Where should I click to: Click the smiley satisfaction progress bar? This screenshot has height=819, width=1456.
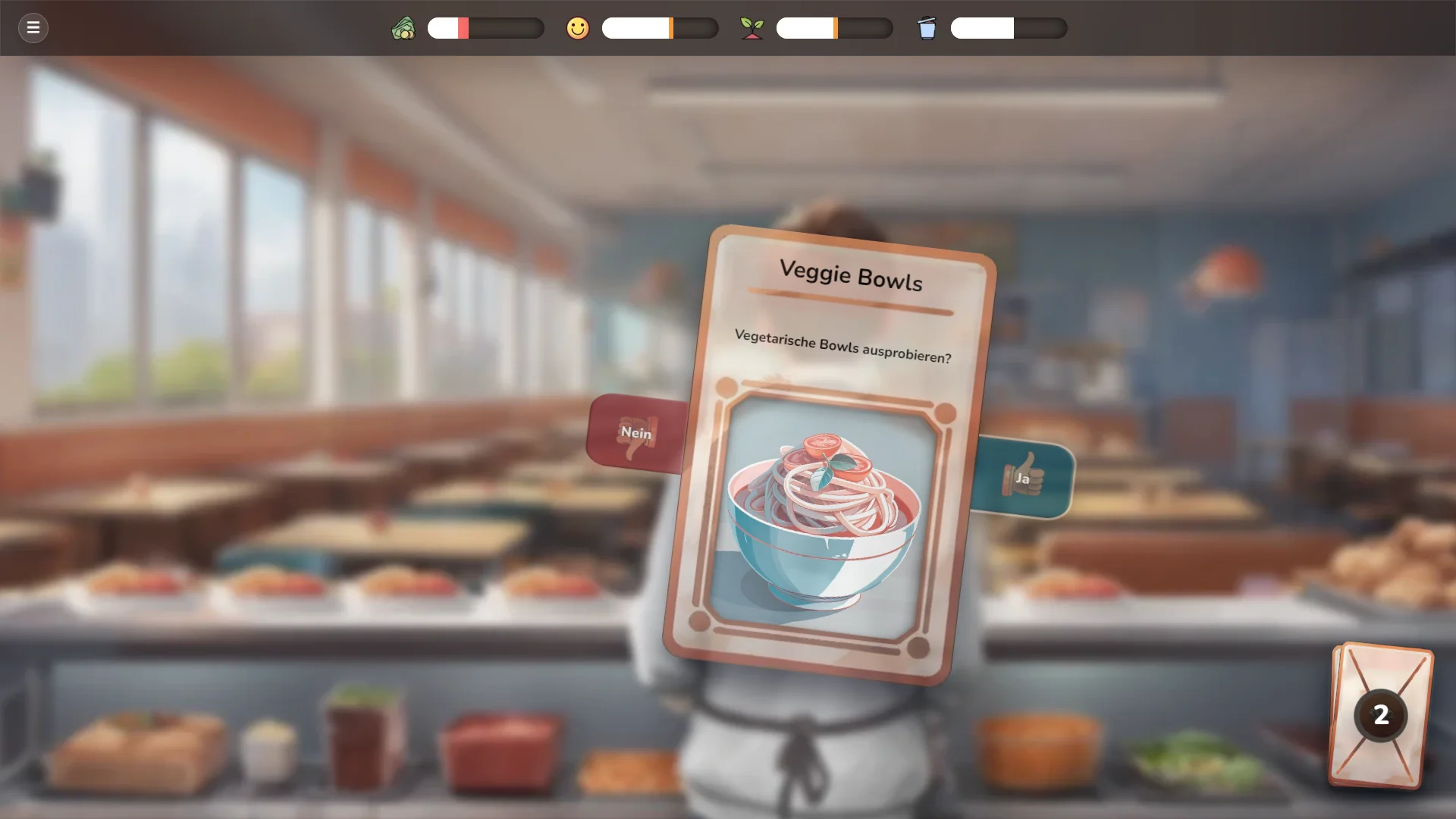(x=660, y=28)
